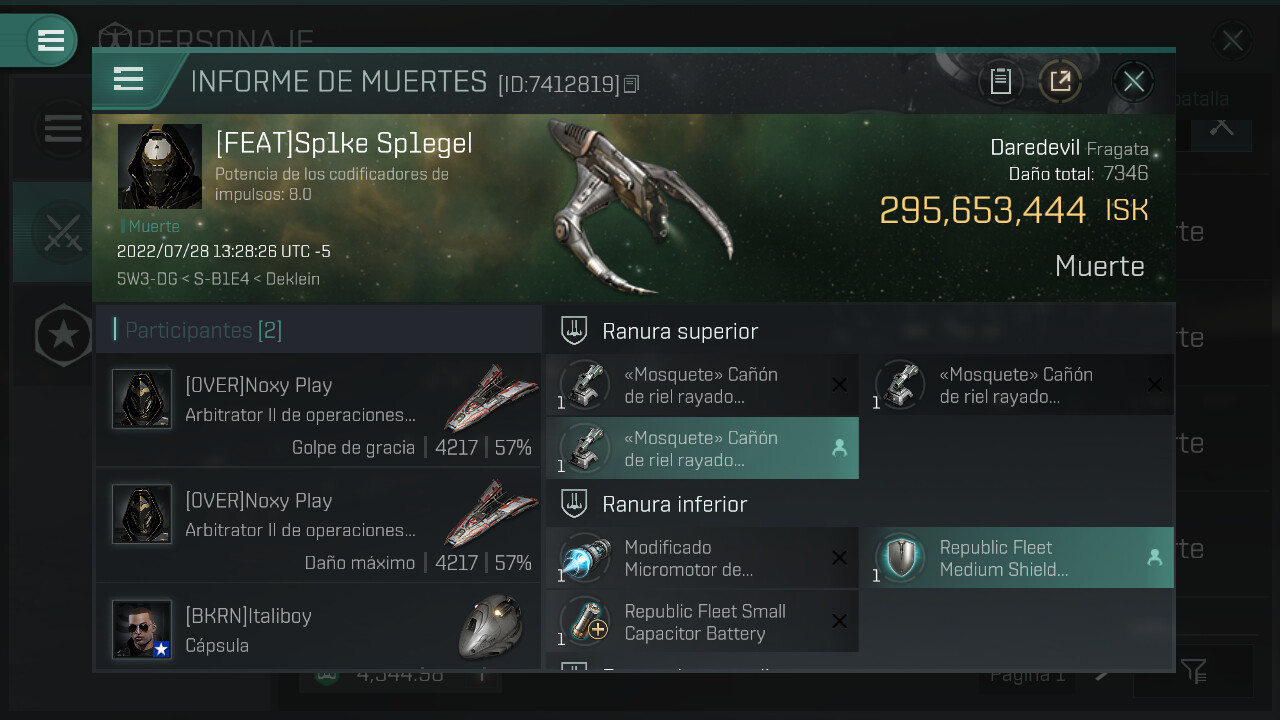Select Noxy Play's Daño máximo row
Screen dimensions: 1280x720
coord(318,525)
